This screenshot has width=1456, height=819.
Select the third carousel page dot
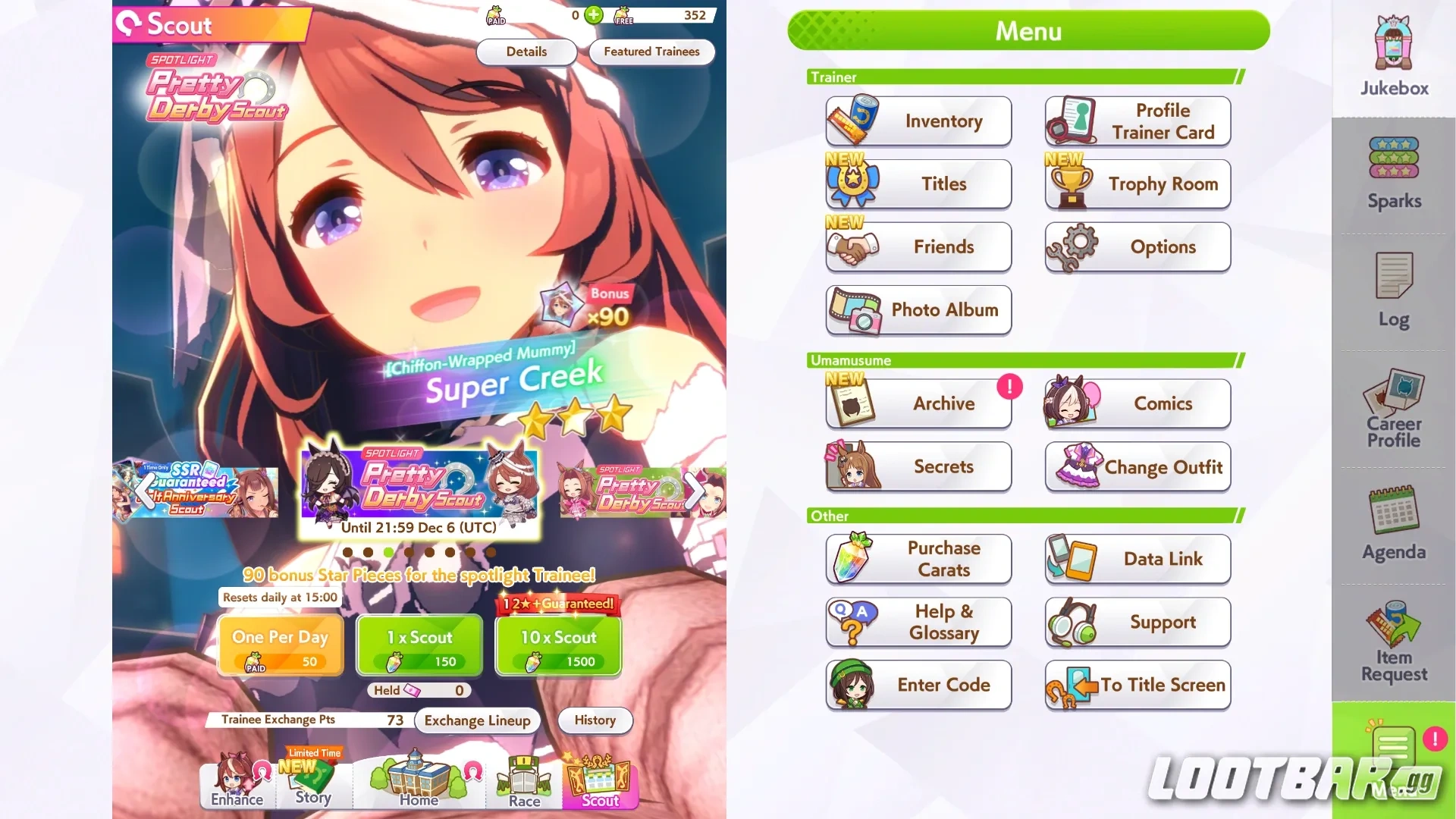390,553
